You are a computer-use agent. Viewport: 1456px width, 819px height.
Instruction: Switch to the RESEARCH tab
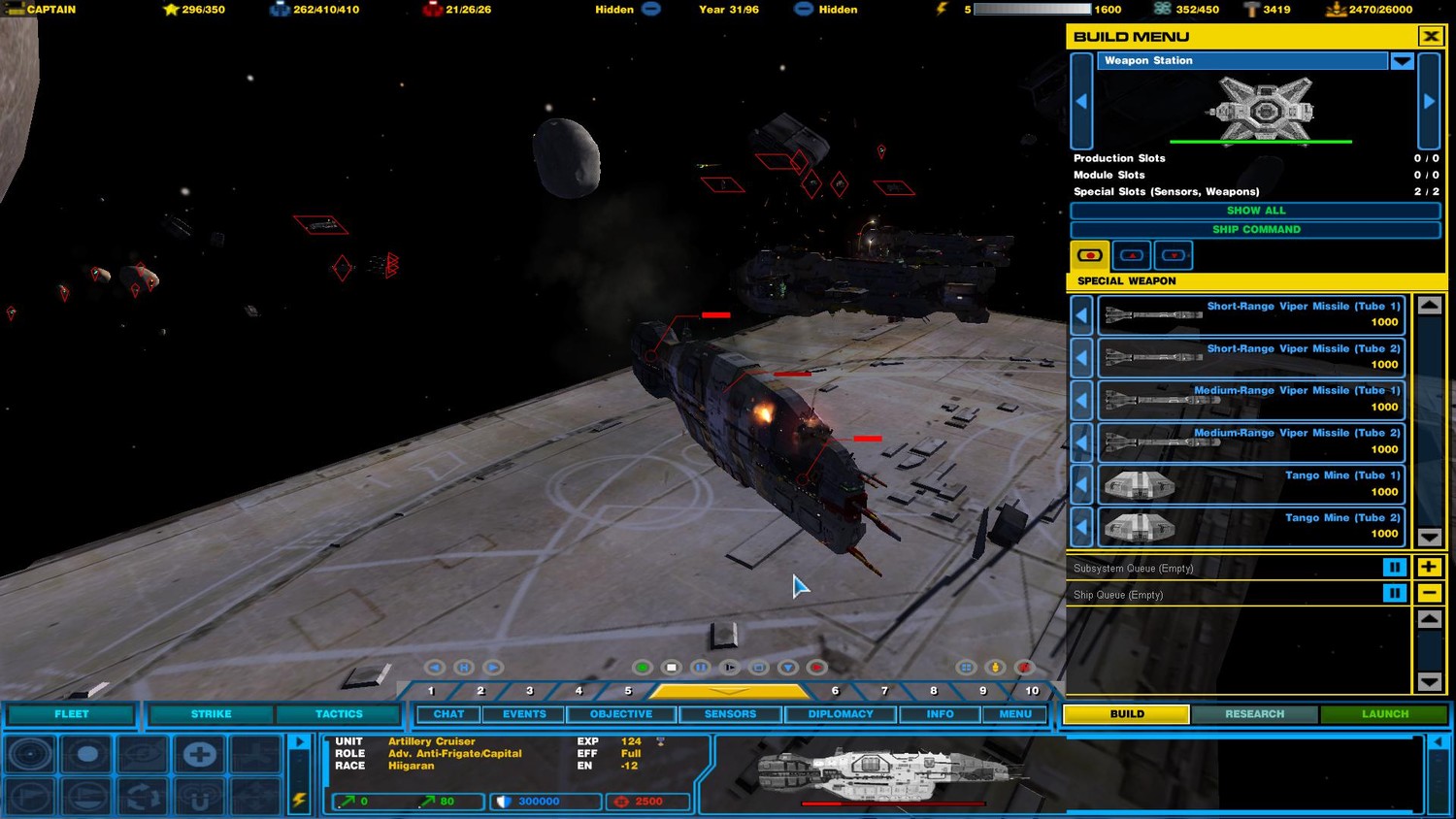[1254, 714]
